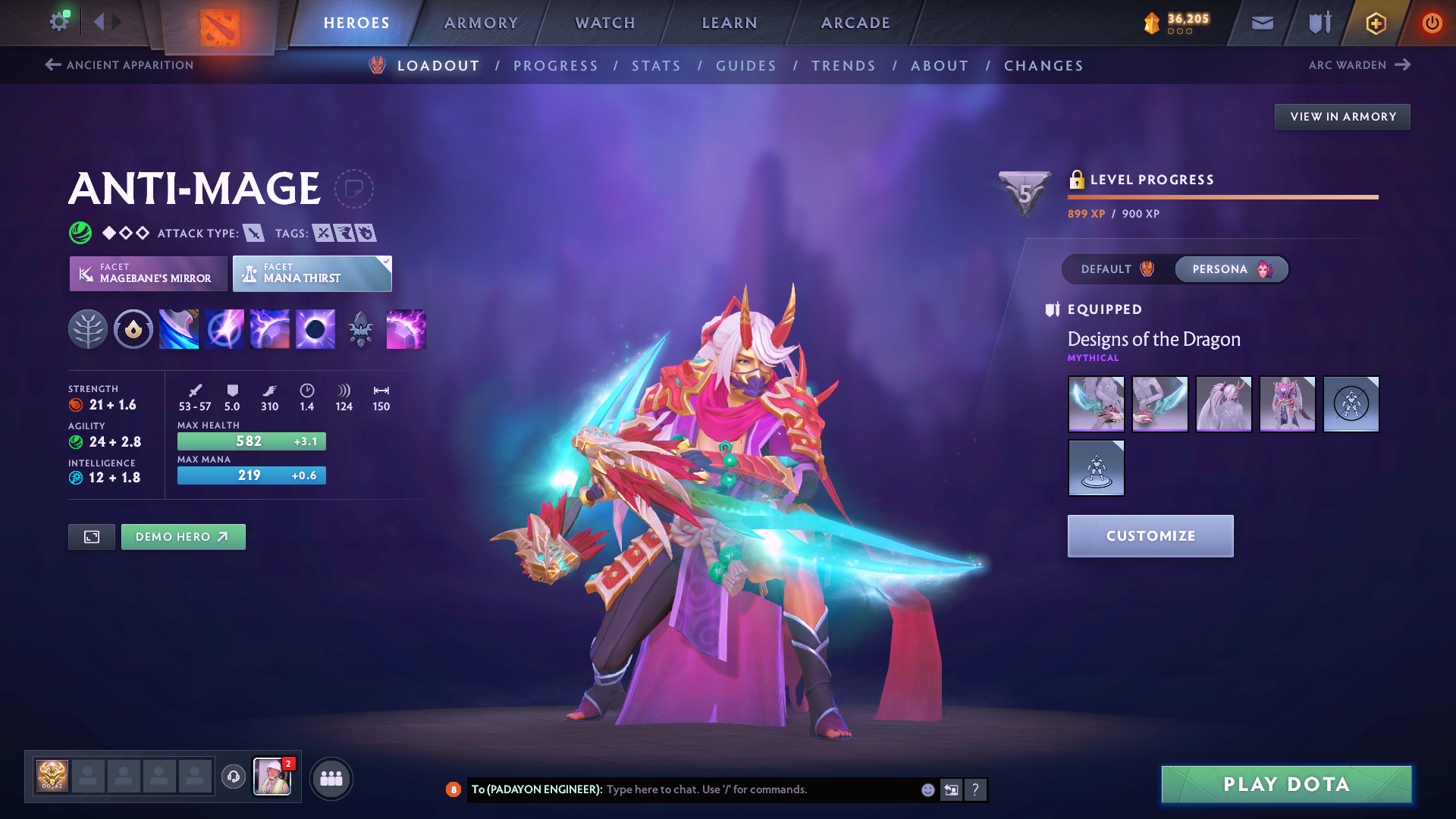Image resolution: width=1456 pixels, height=819 pixels.
Task: Go to the Learn tab
Action: (730, 23)
